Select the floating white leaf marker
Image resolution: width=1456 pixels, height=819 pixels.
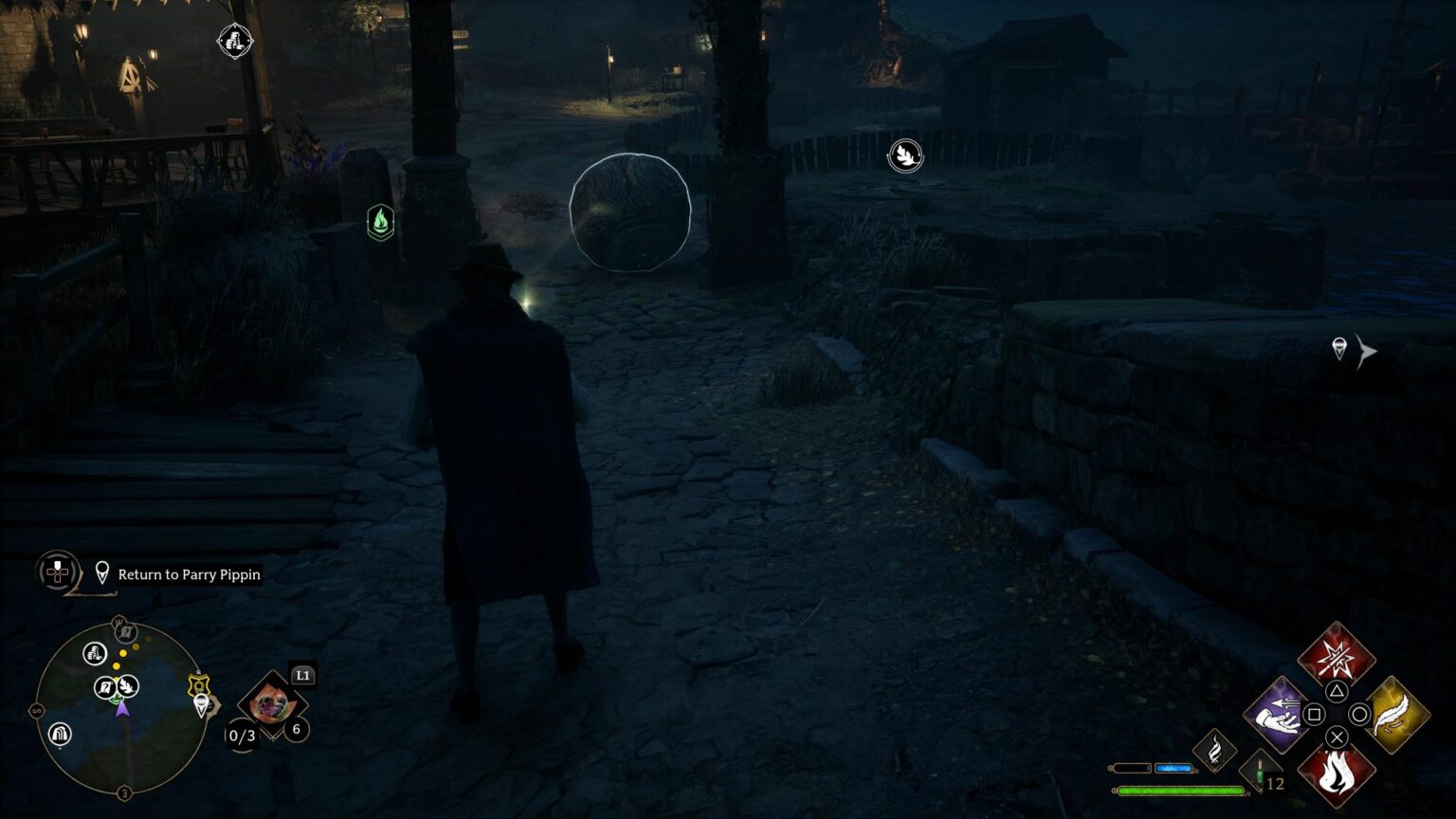[x=905, y=155]
